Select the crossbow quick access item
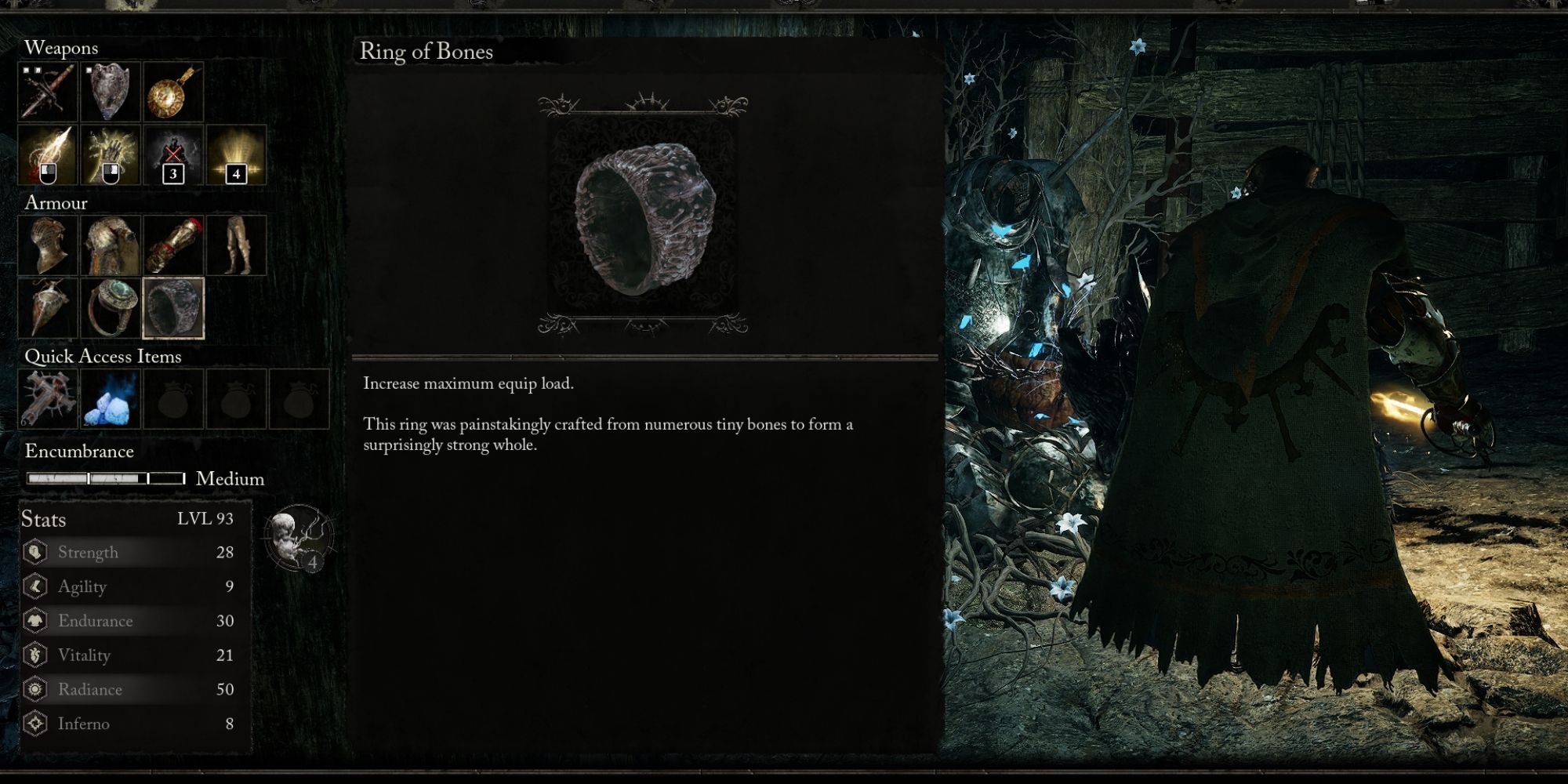The image size is (1568, 784). point(47,400)
